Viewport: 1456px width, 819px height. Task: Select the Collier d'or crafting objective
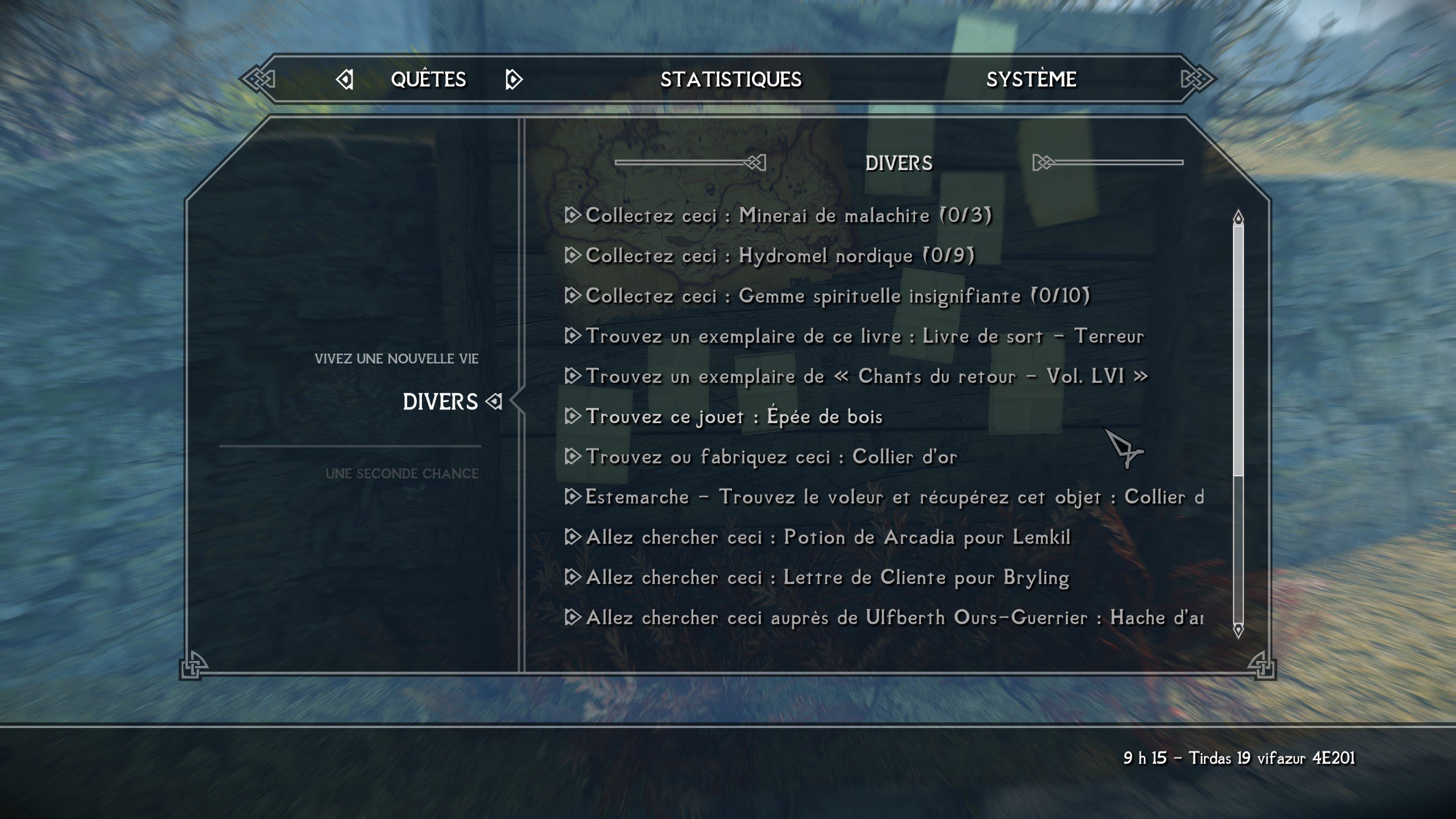click(771, 457)
